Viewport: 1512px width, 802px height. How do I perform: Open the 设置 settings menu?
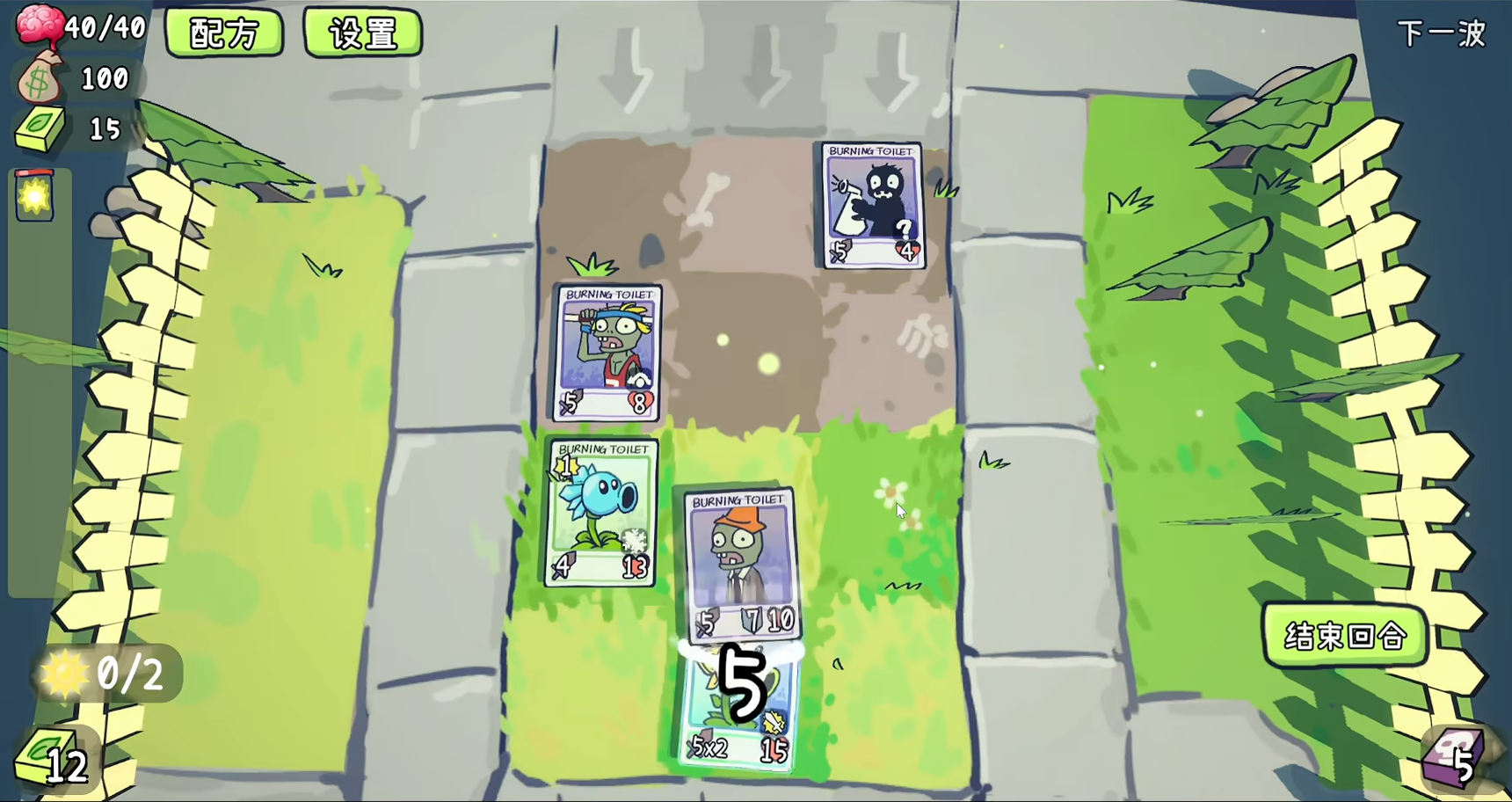coord(363,33)
